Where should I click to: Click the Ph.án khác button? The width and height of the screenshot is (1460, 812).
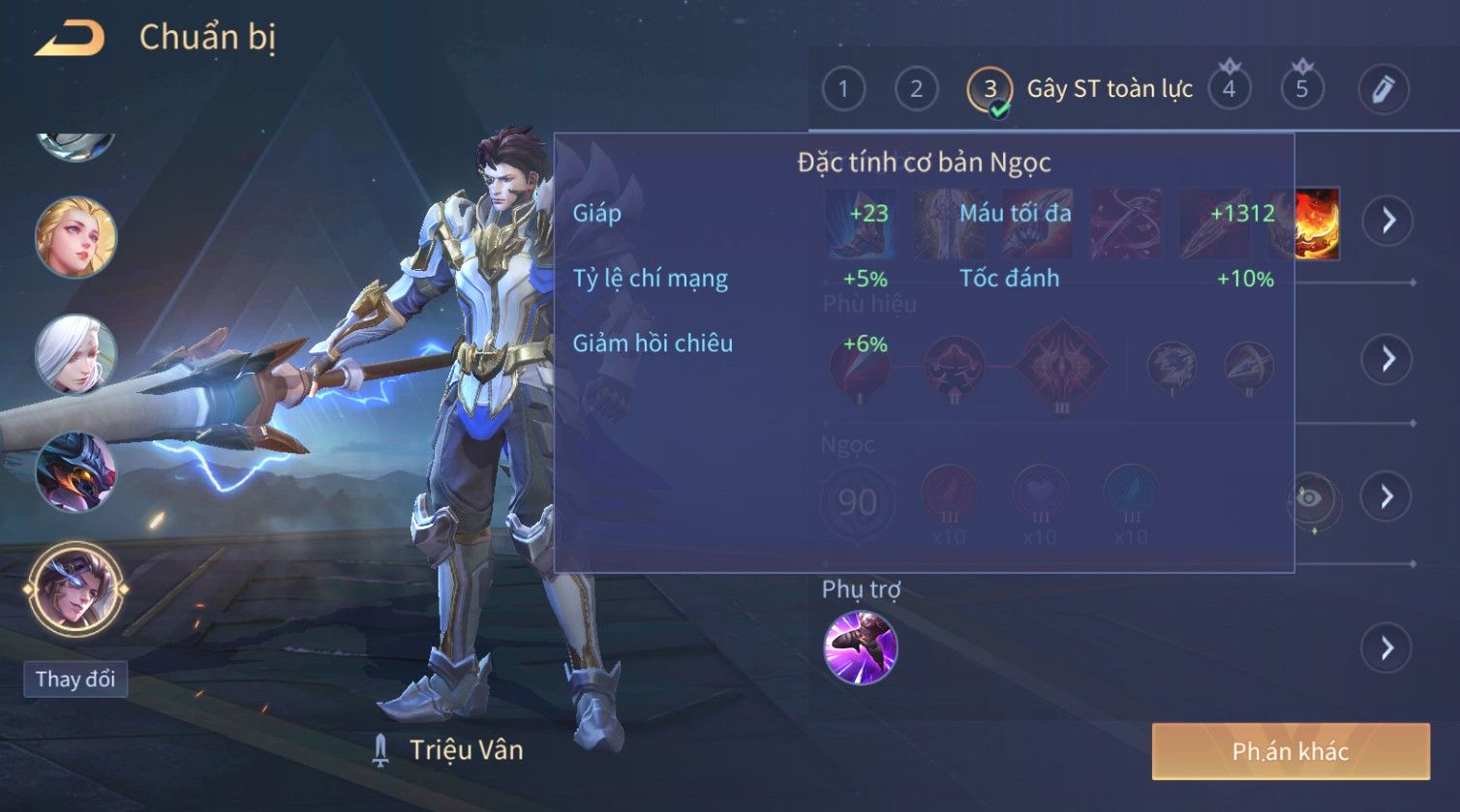pos(1290,751)
